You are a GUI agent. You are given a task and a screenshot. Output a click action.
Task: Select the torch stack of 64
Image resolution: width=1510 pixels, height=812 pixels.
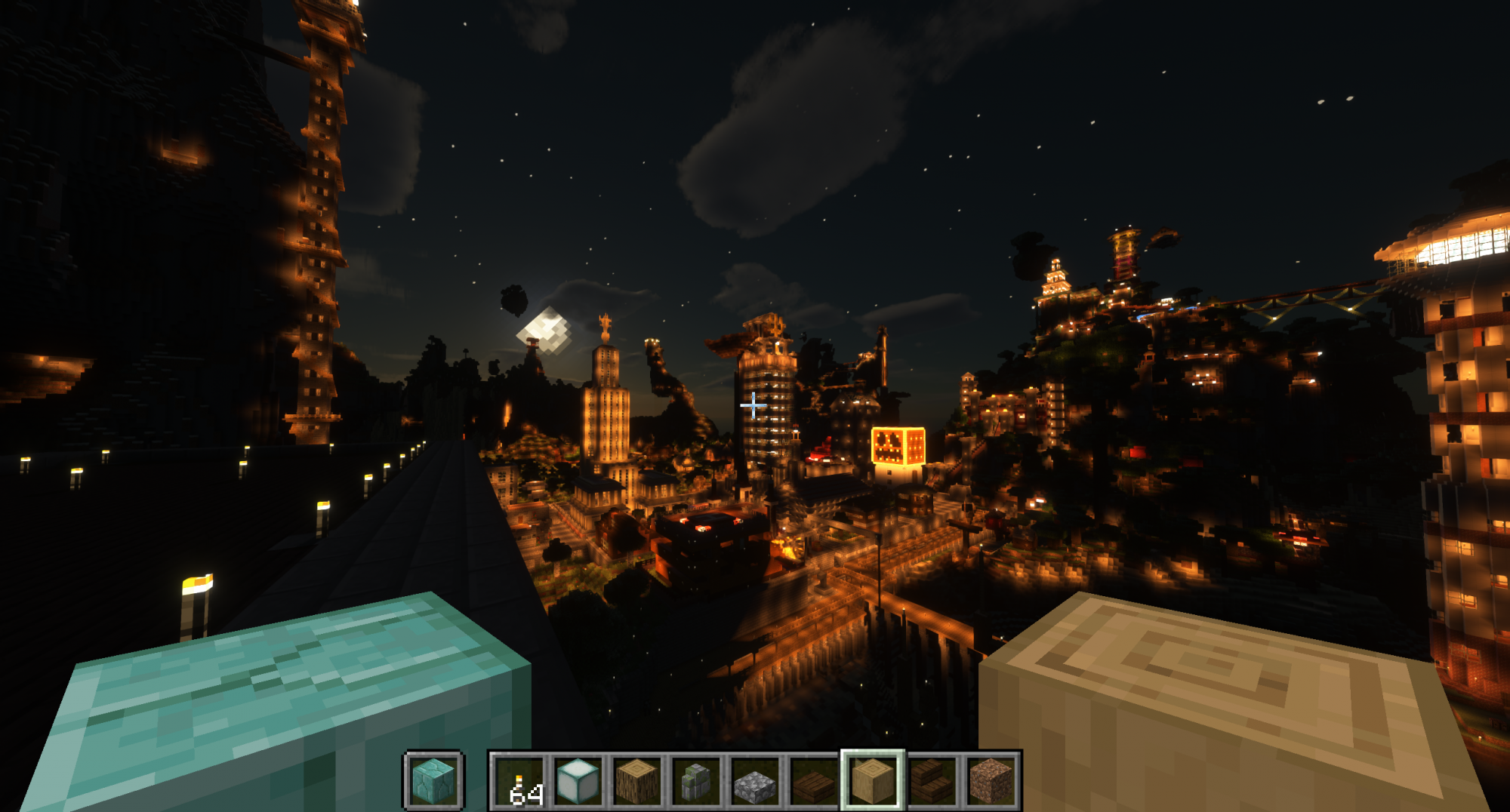tap(519, 780)
